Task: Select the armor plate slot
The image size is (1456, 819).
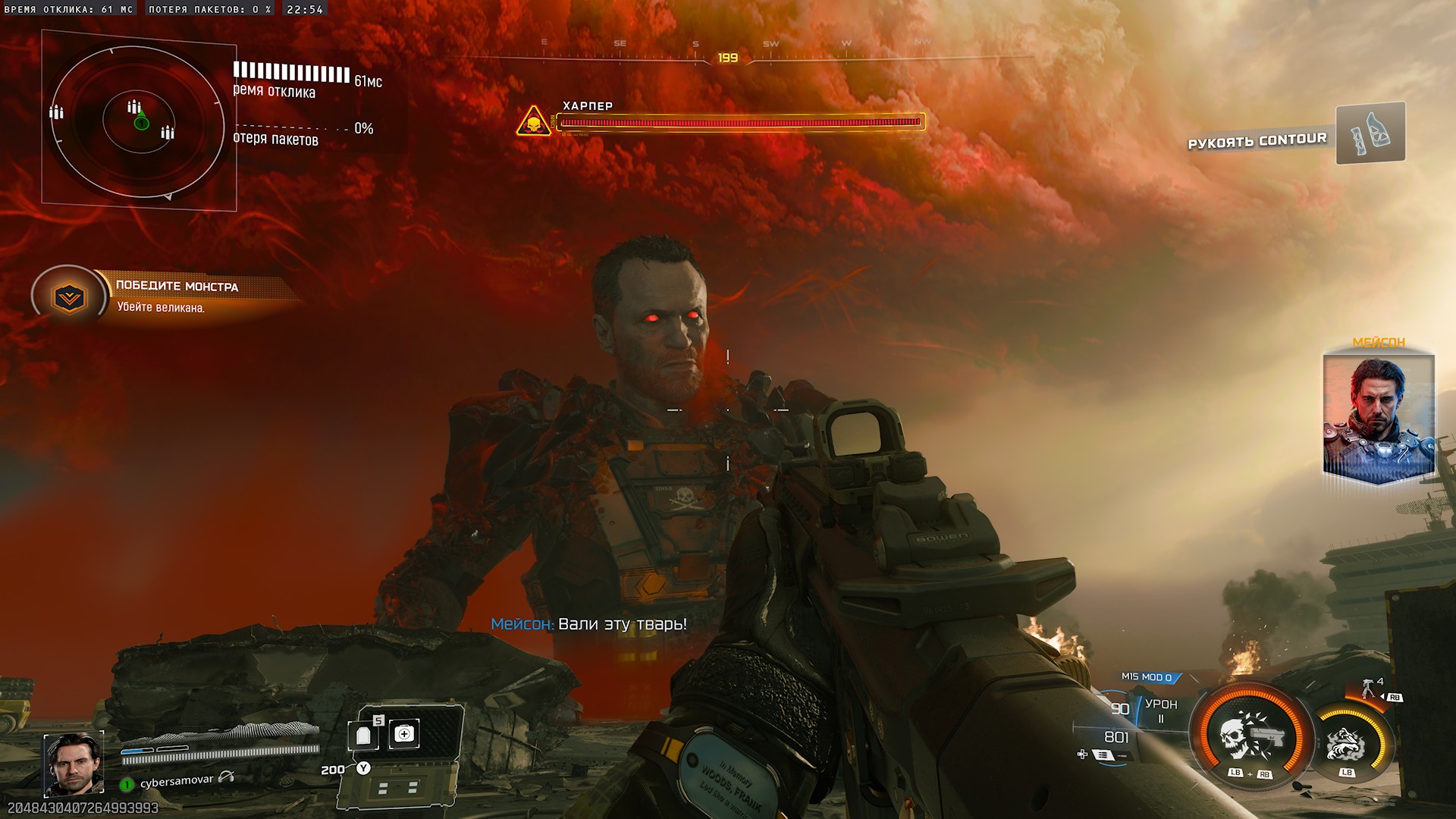Action: click(364, 735)
